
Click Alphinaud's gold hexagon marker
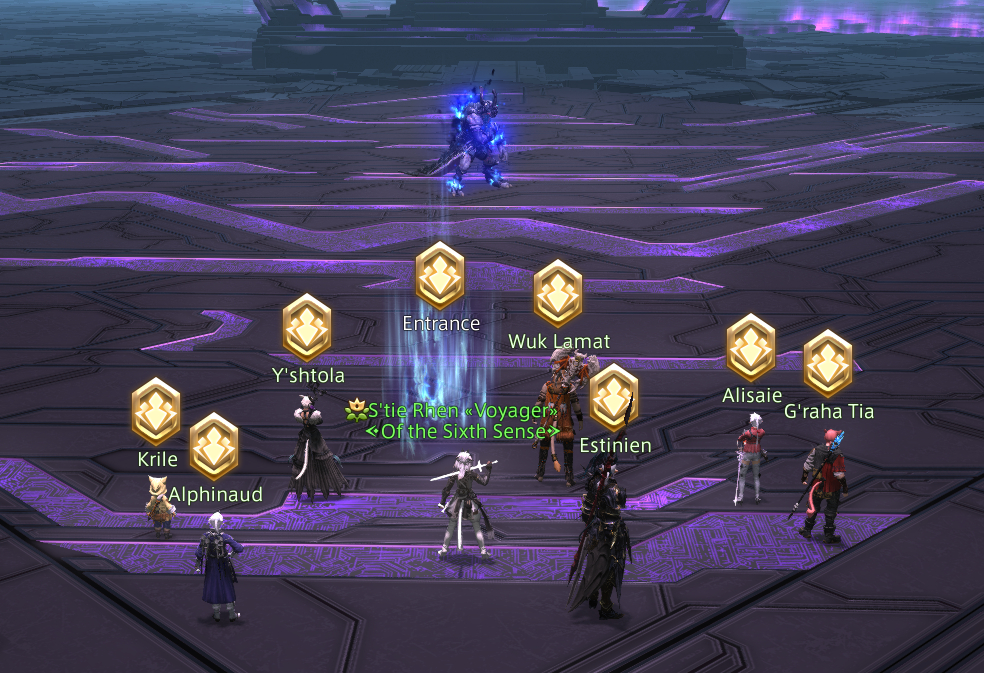[x=214, y=446]
